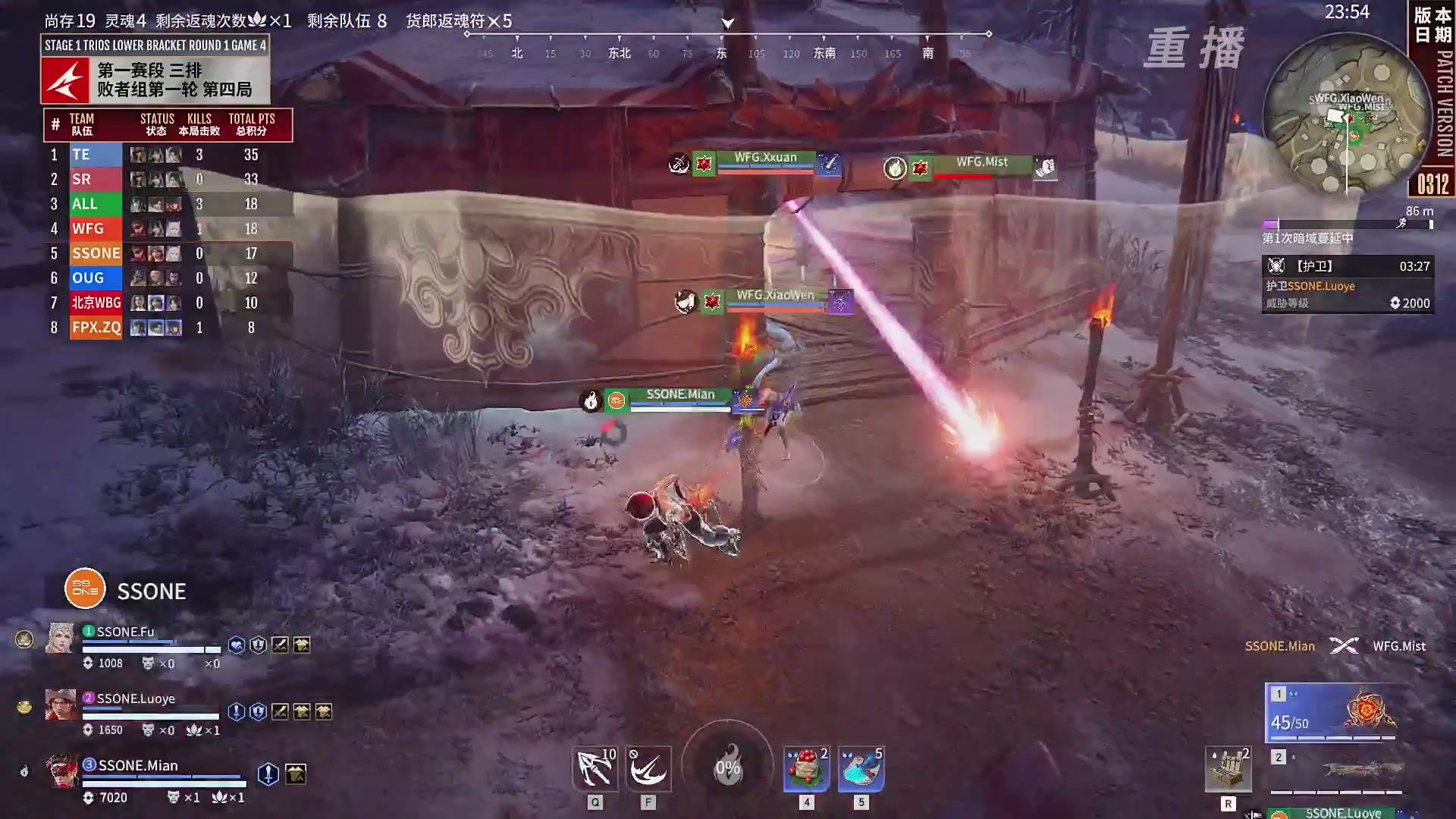Image resolution: width=1456 pixels, height=819 pixels.
Task: Toggle SSONE.Fu's shield buff indicator
Action: point(258,645)
